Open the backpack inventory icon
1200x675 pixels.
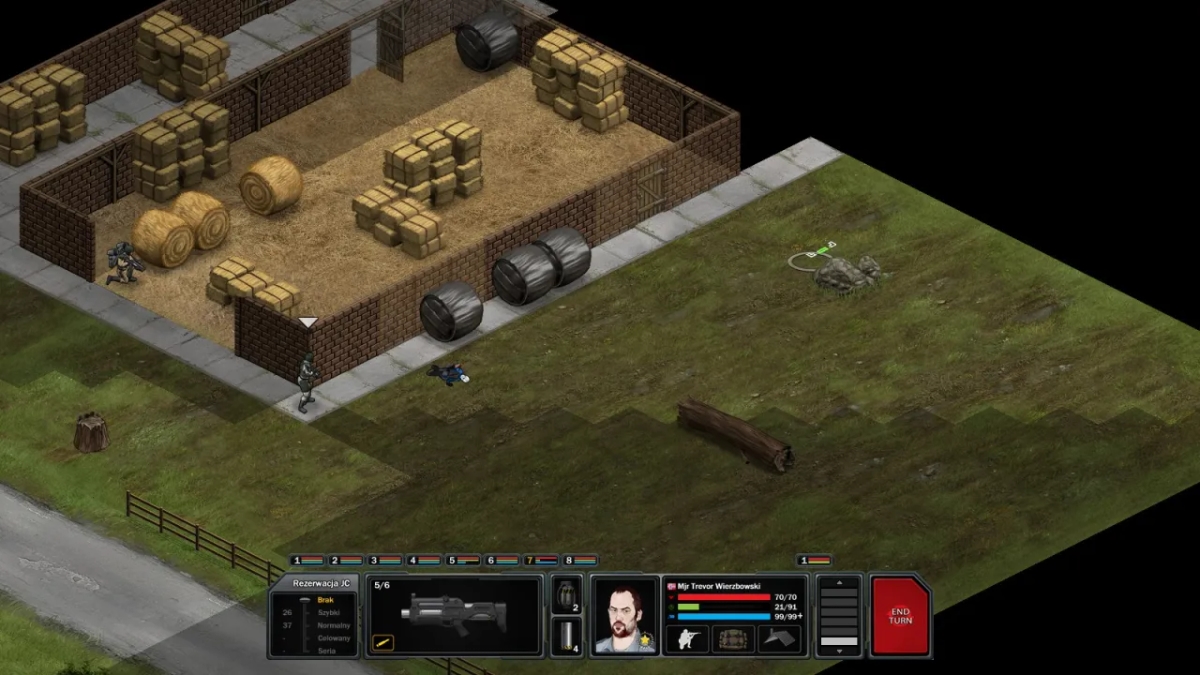pos(733,639)
